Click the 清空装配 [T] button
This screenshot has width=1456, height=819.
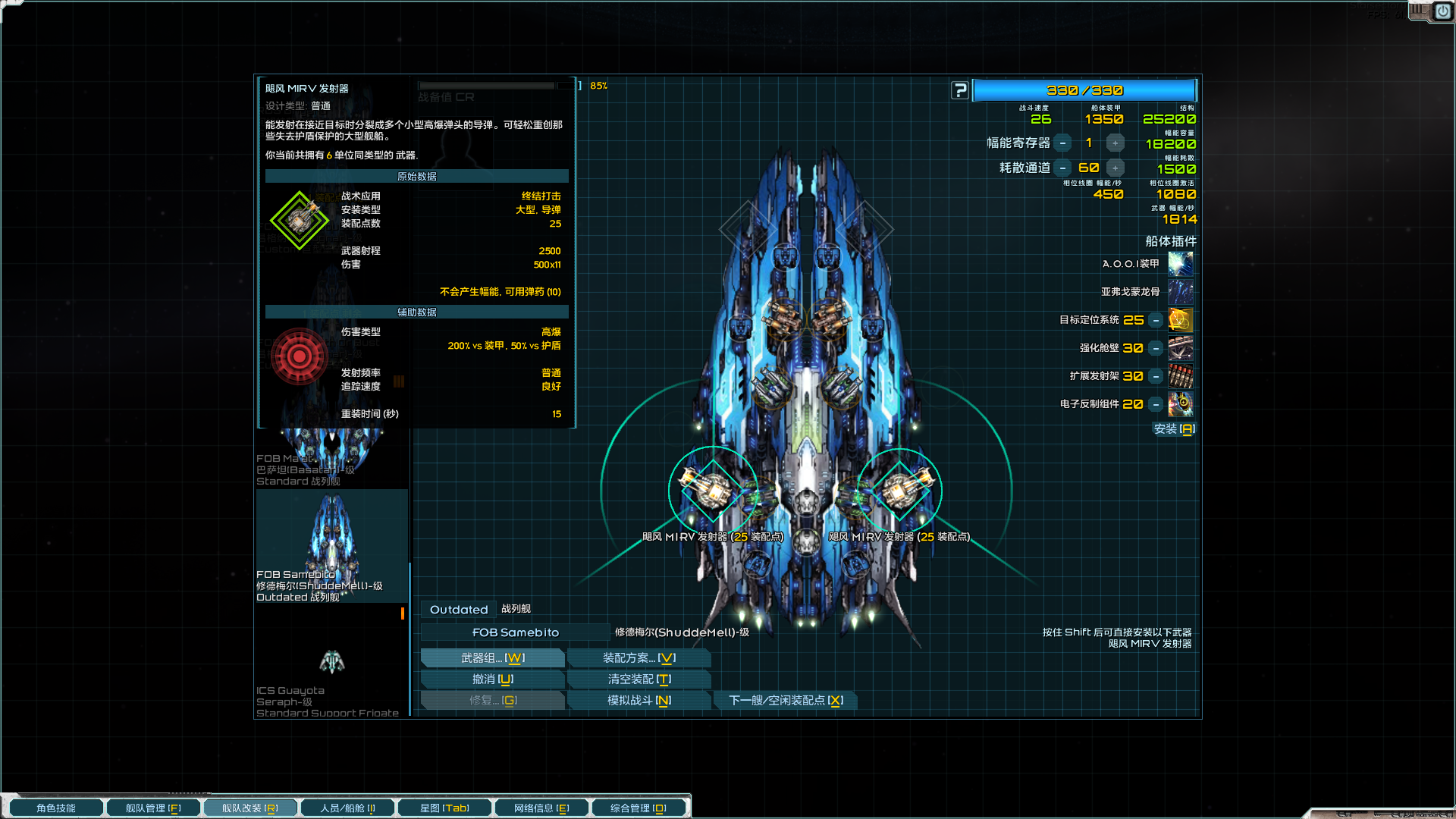pos(639,679)
